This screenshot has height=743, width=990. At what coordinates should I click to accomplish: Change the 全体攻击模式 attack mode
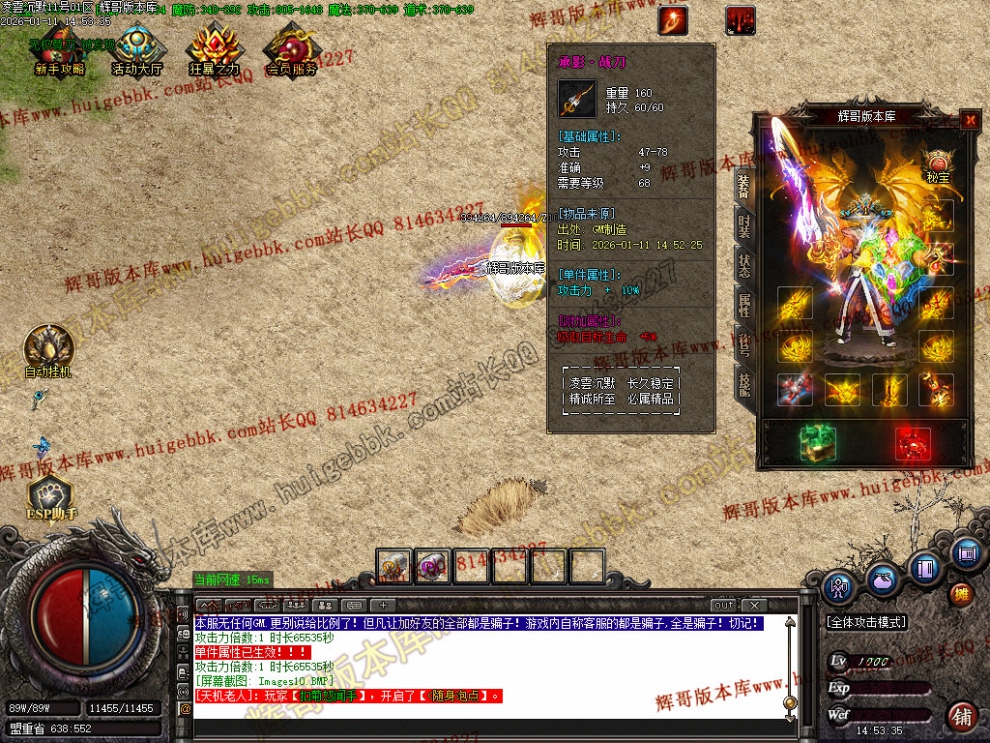(866, 622)
